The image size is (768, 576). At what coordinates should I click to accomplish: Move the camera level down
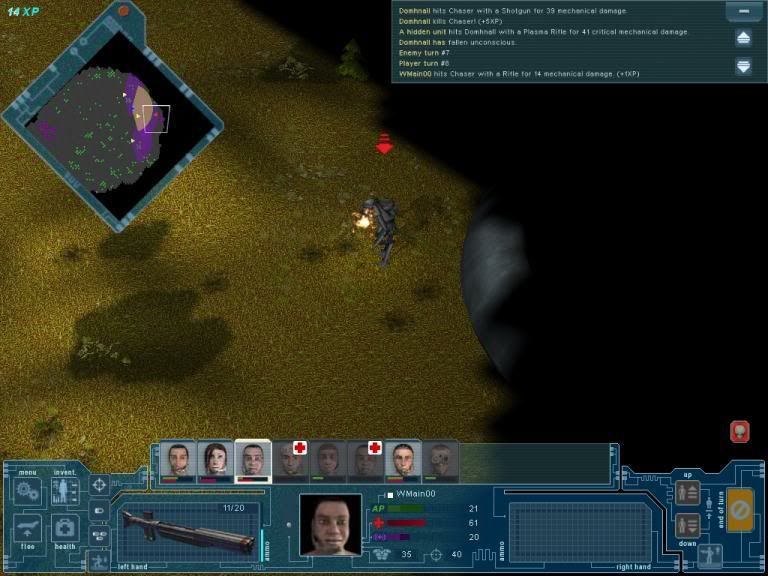coord(687,525)
